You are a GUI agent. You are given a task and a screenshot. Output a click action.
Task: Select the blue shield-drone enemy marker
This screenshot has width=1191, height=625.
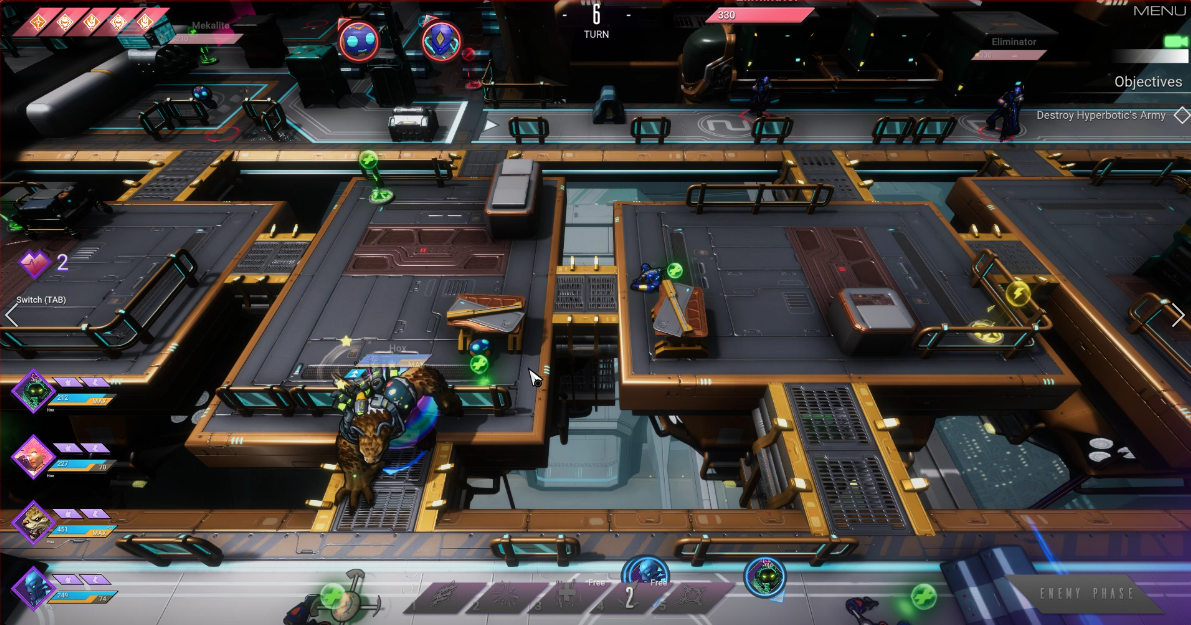click(441, 41)
